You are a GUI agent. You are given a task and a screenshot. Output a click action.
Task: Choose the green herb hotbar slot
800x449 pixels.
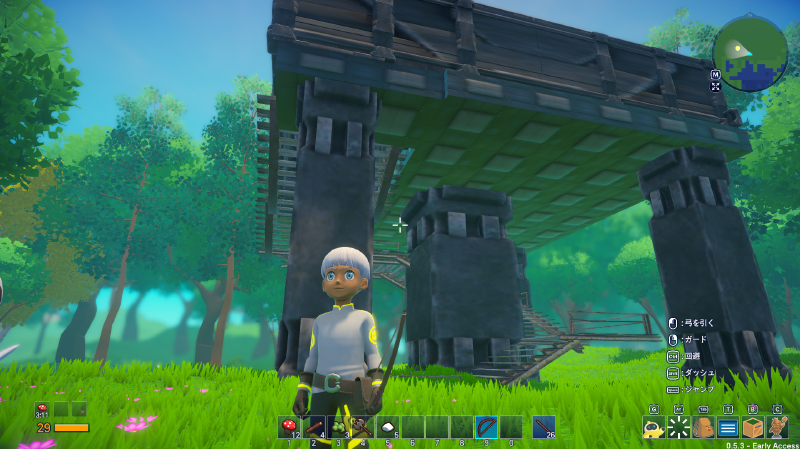(x=339, y=427)
